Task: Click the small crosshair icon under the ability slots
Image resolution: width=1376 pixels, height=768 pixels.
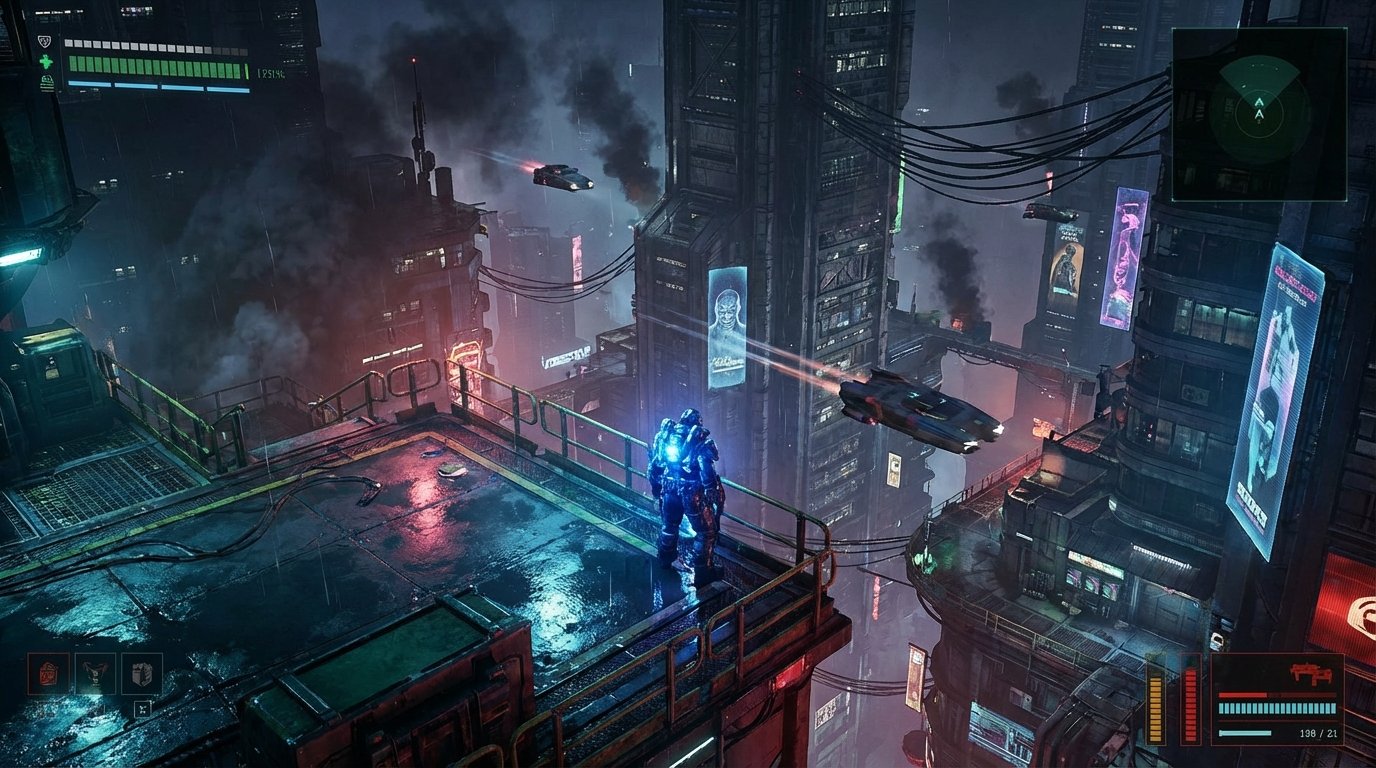Action: point(142,708)
